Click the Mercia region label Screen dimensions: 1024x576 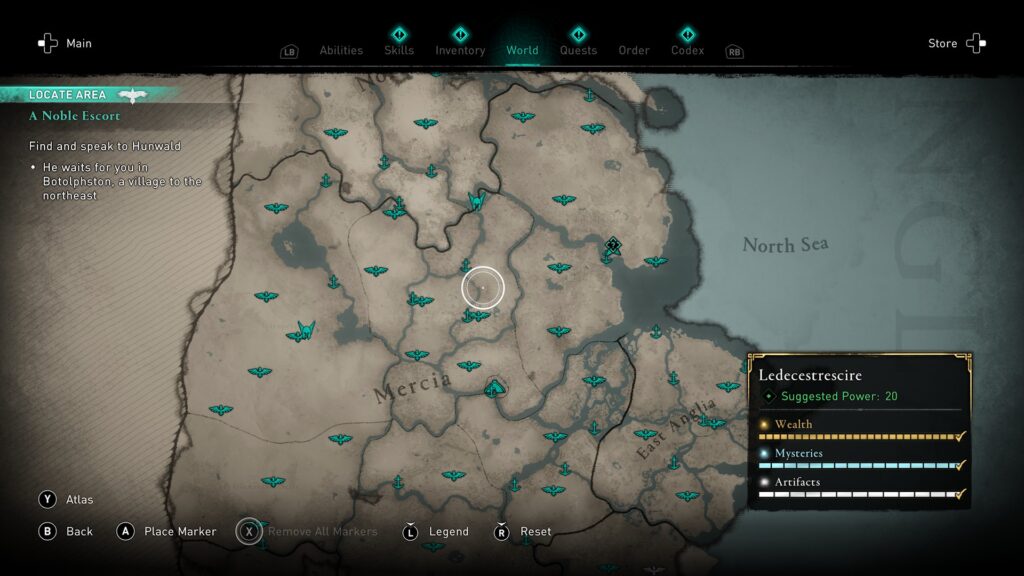[412, 388]
